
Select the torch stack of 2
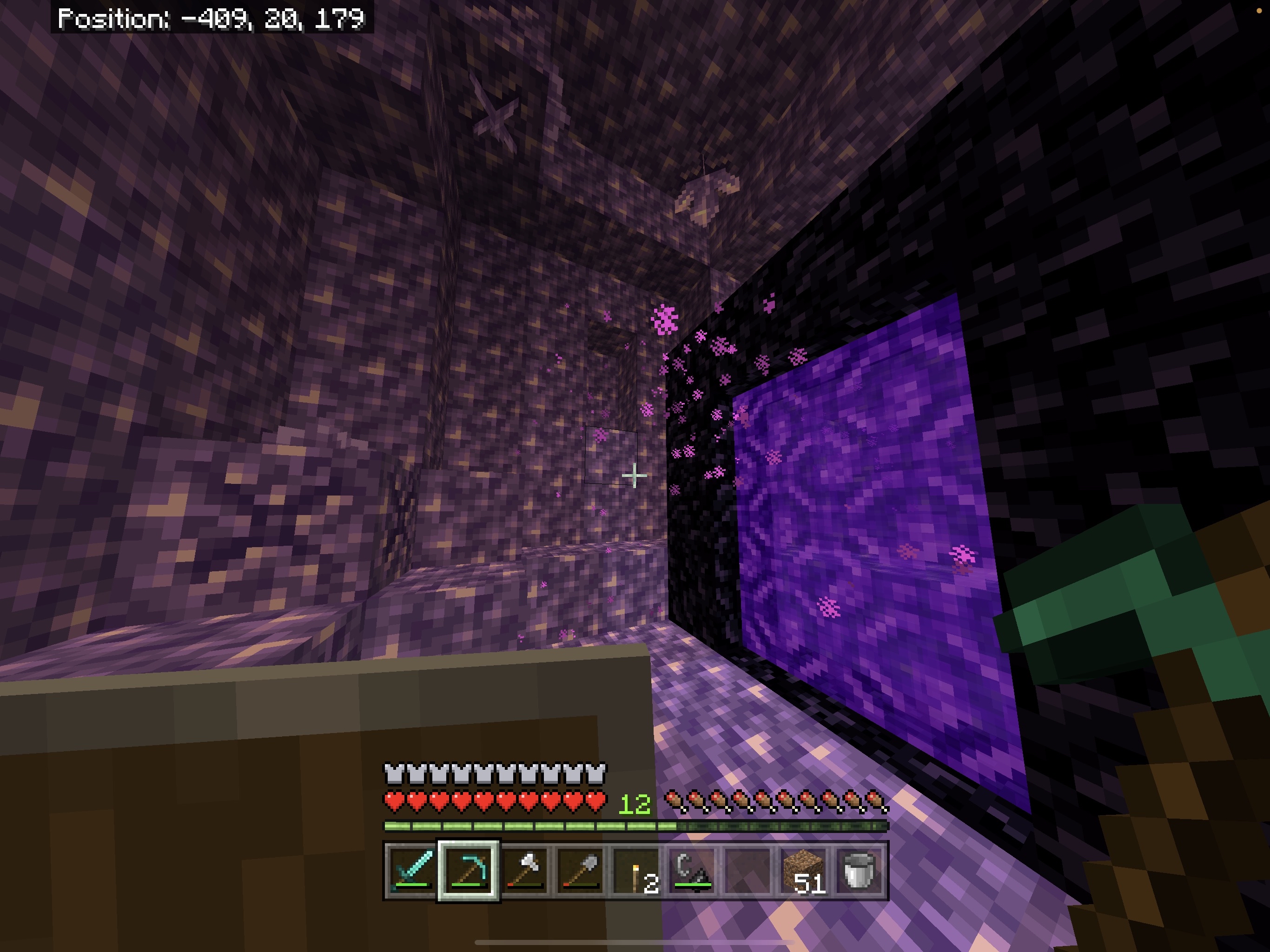point(636,871)
